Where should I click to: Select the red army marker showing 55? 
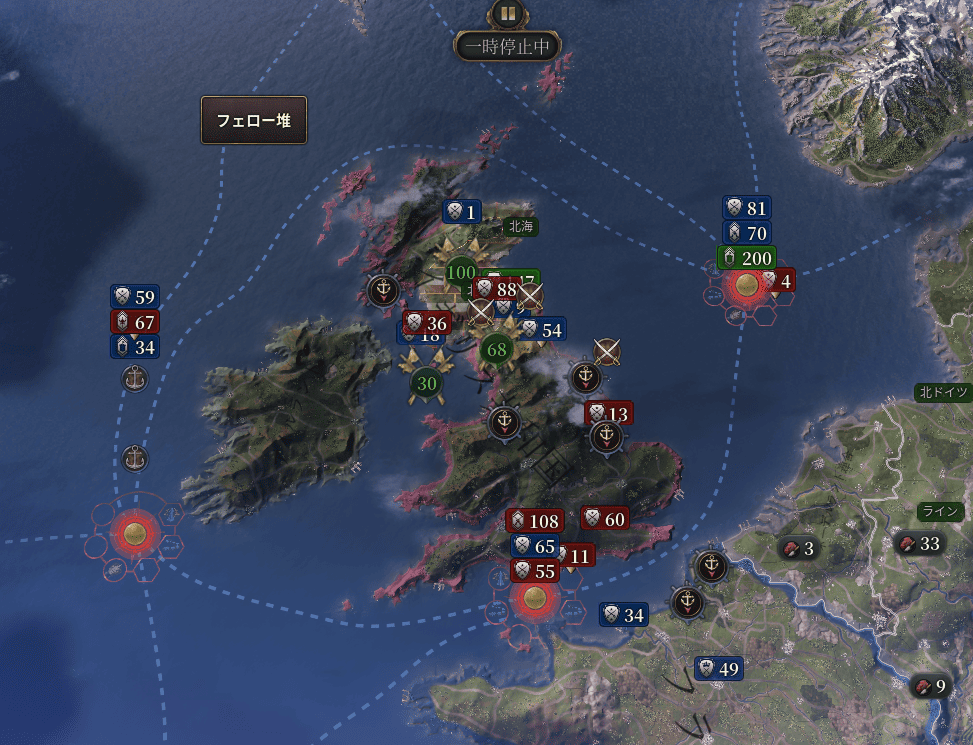tap(535, 571)
